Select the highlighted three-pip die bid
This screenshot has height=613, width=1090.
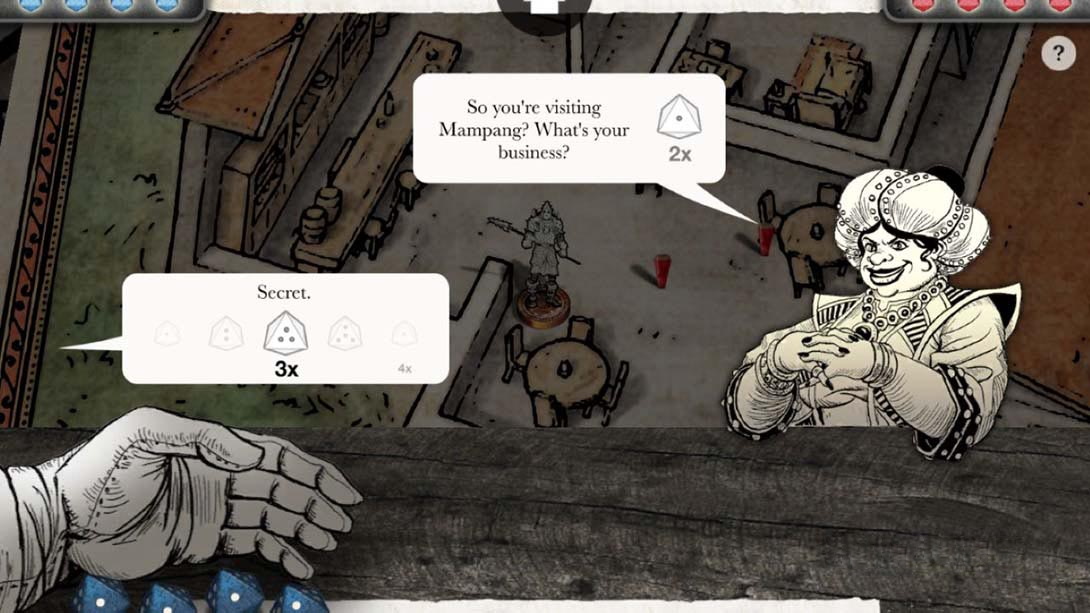286,333
